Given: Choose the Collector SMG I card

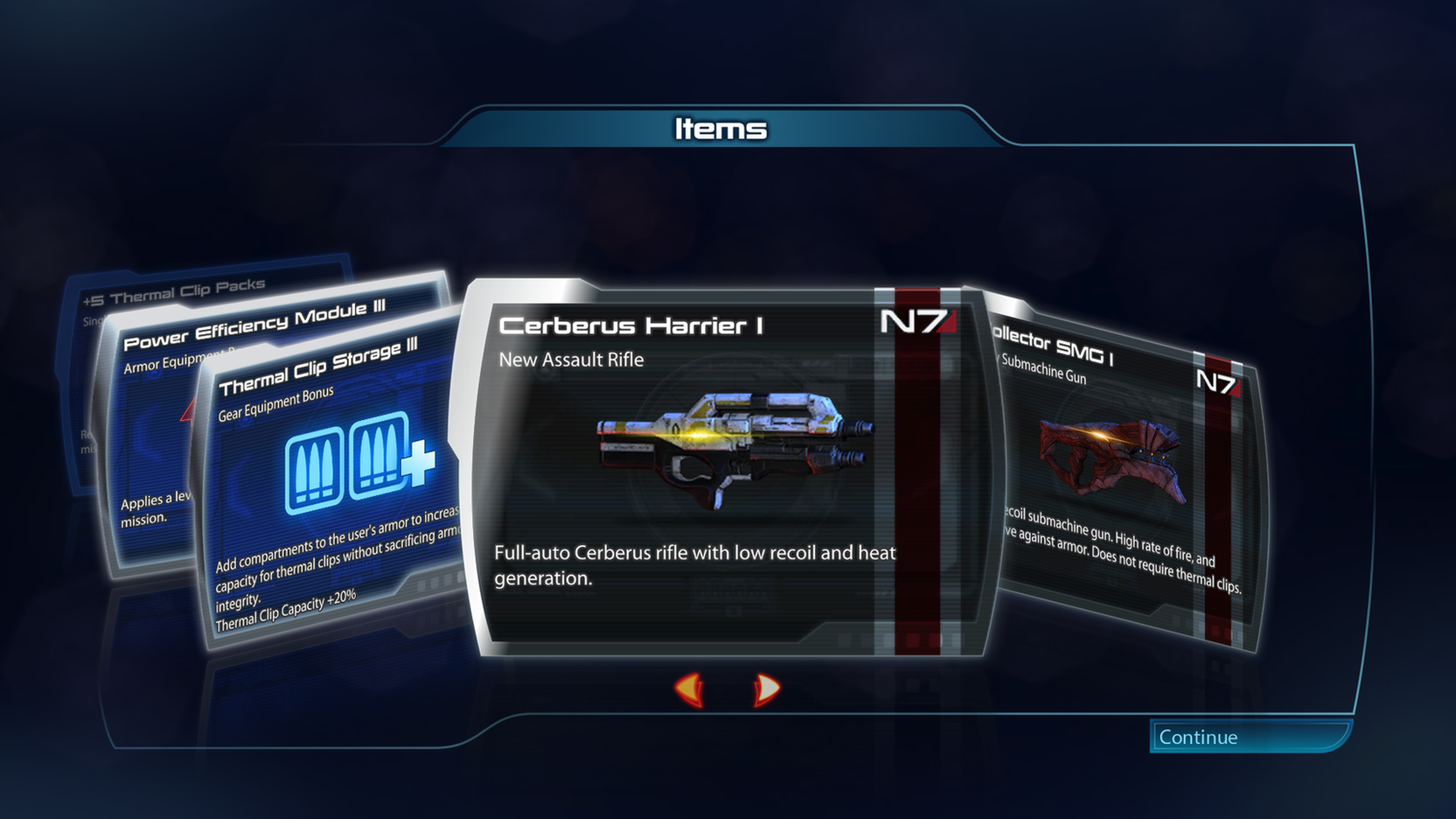Looking at the screenshot, I should 1128,472.
